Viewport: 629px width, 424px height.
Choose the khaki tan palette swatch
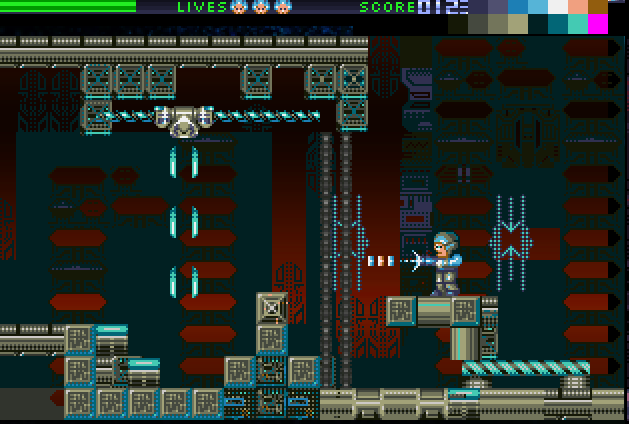[518, 24]
